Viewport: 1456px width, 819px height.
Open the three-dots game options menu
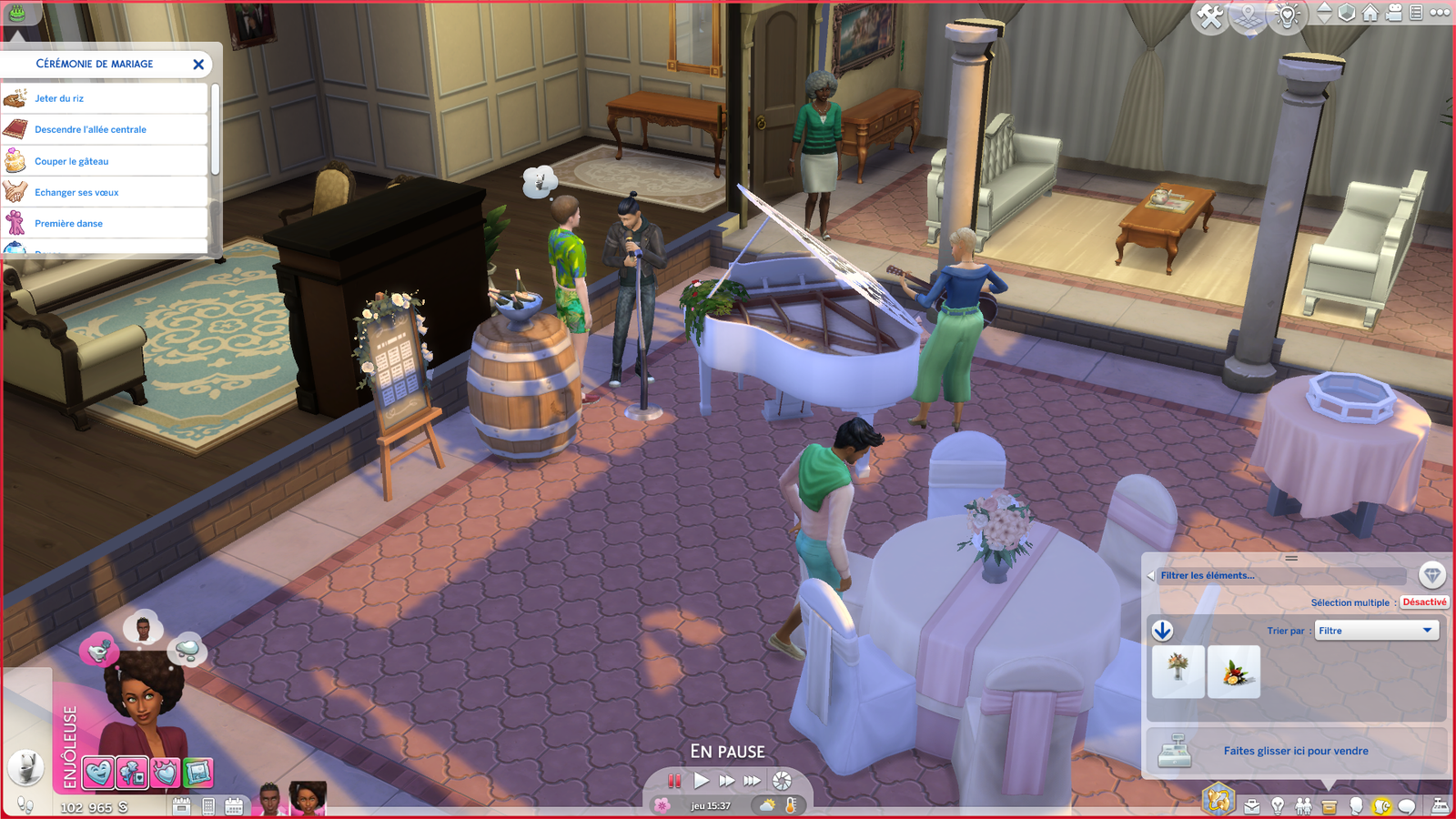(x=1440, y=13)
